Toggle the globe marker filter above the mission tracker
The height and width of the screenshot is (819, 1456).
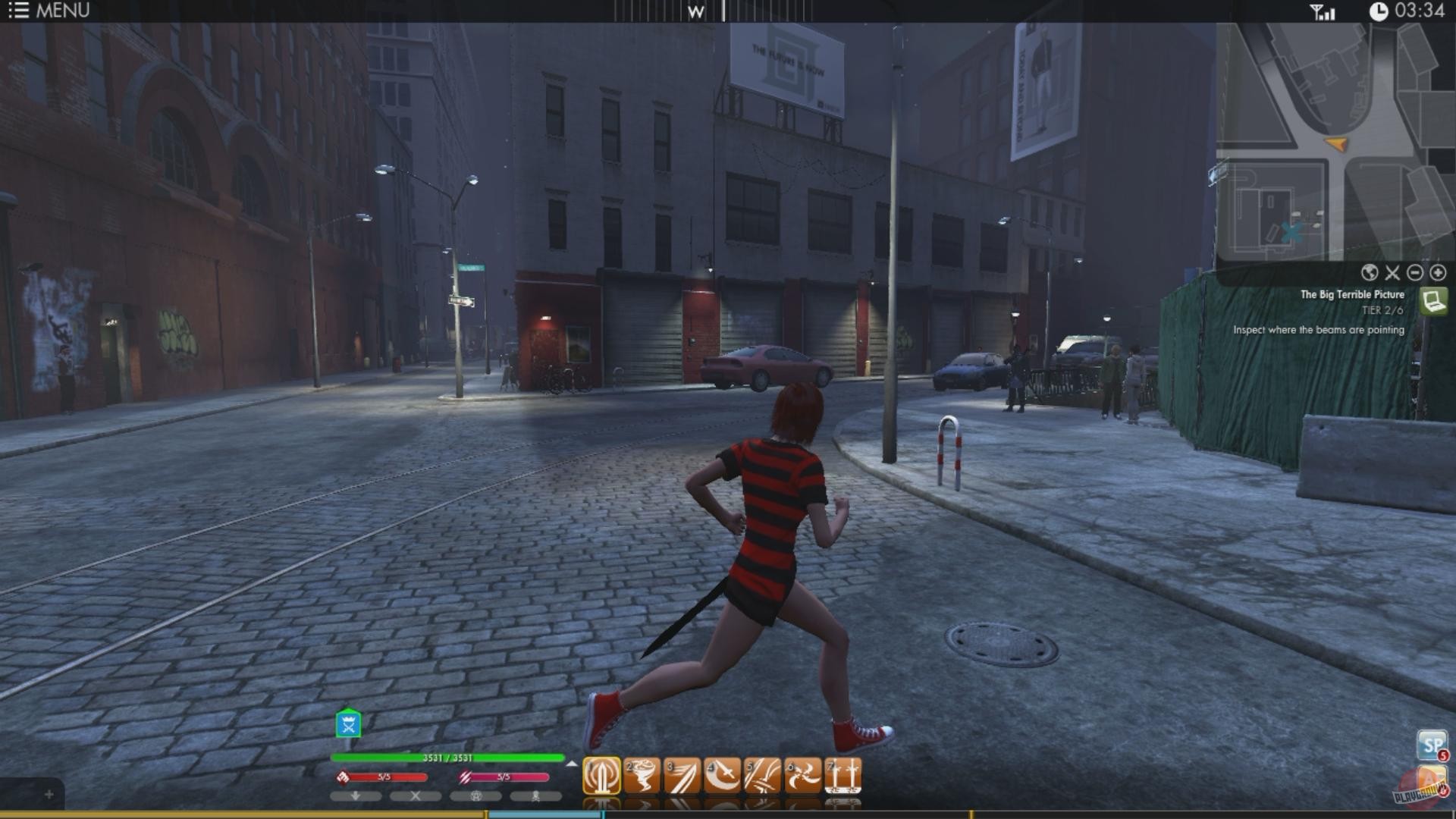pos(1371,273)
